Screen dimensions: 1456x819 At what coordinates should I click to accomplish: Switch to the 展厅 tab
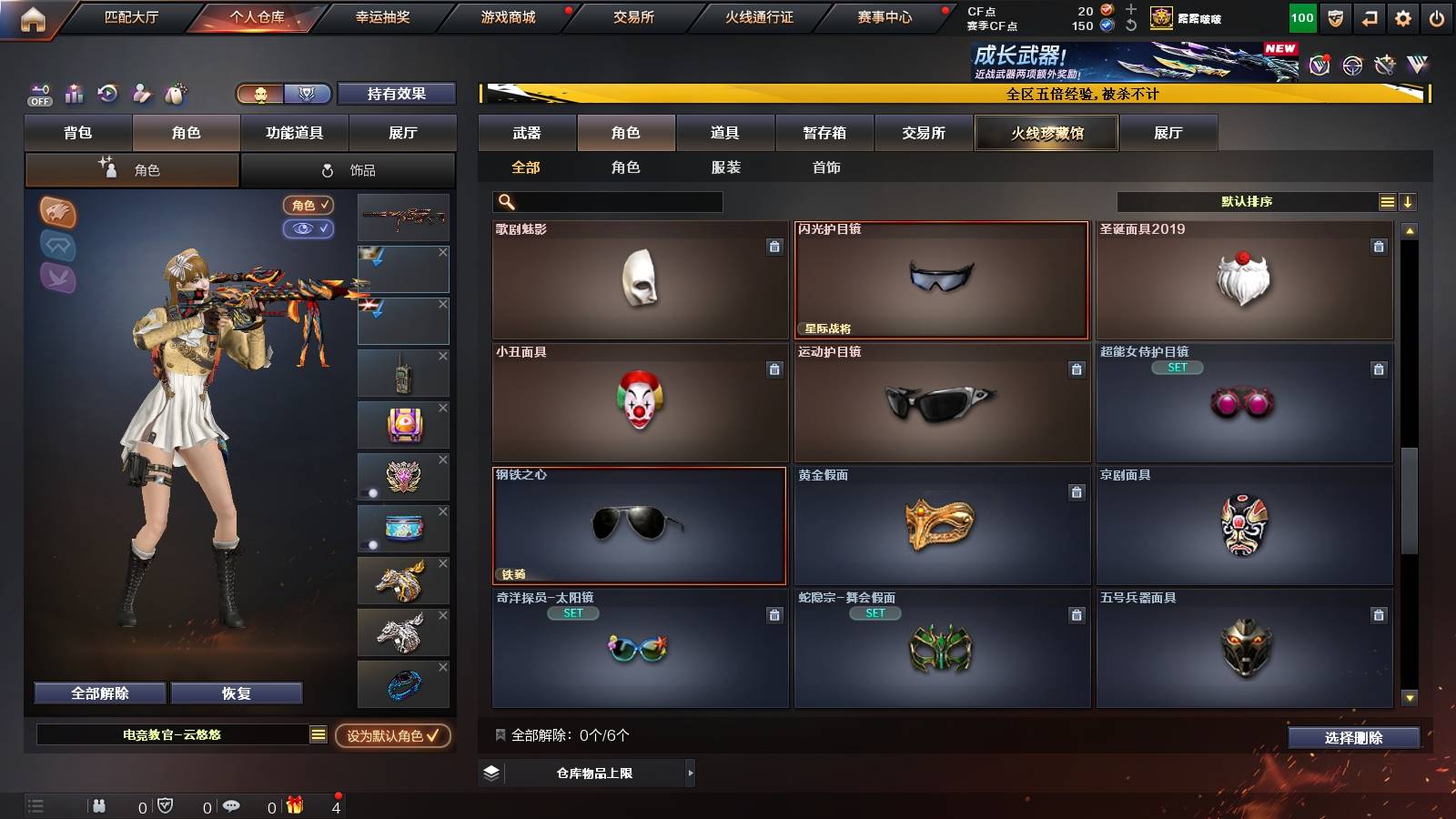point(1169,133)
